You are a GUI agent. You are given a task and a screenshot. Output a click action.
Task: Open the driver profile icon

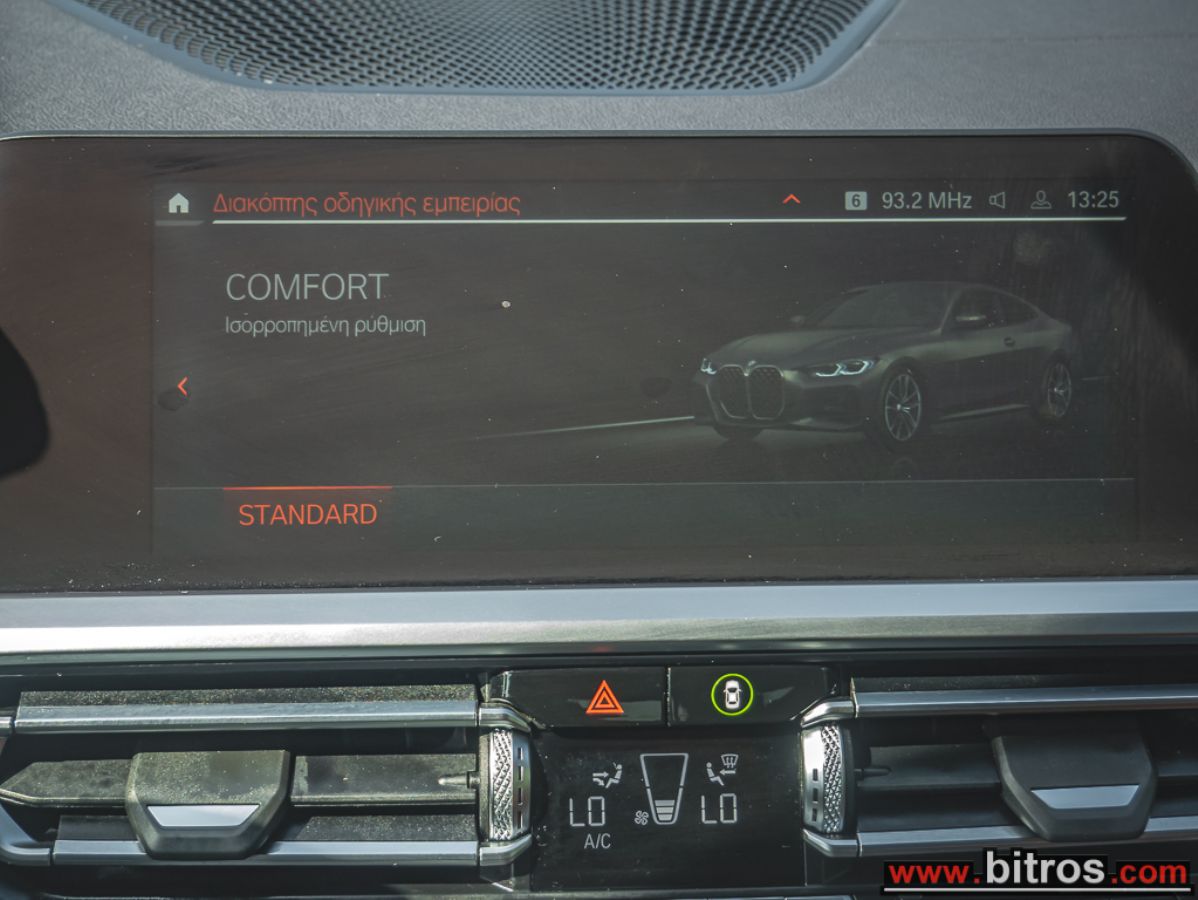1041,200
